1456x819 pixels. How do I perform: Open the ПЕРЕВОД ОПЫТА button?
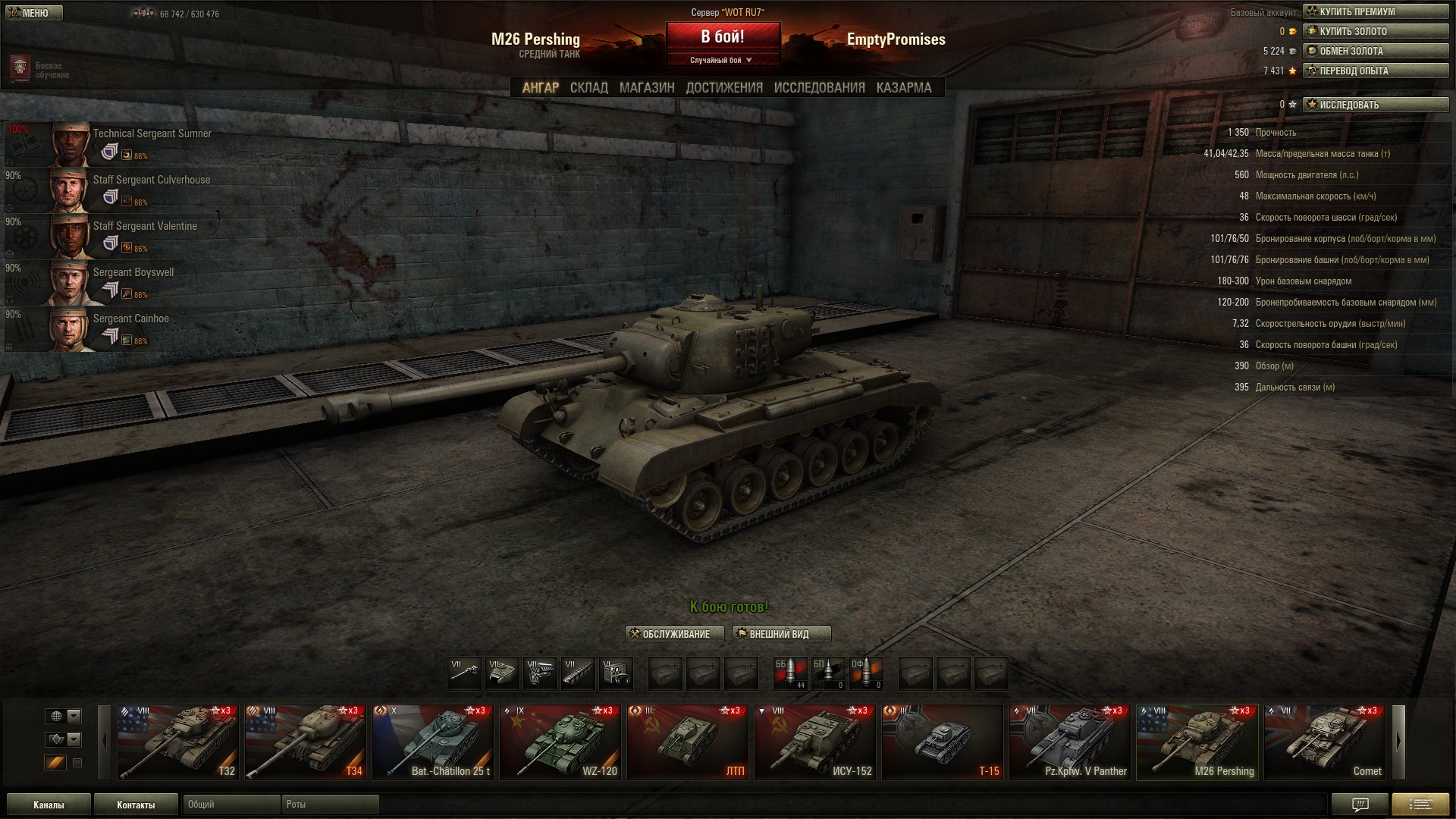tap(1375, 71)
